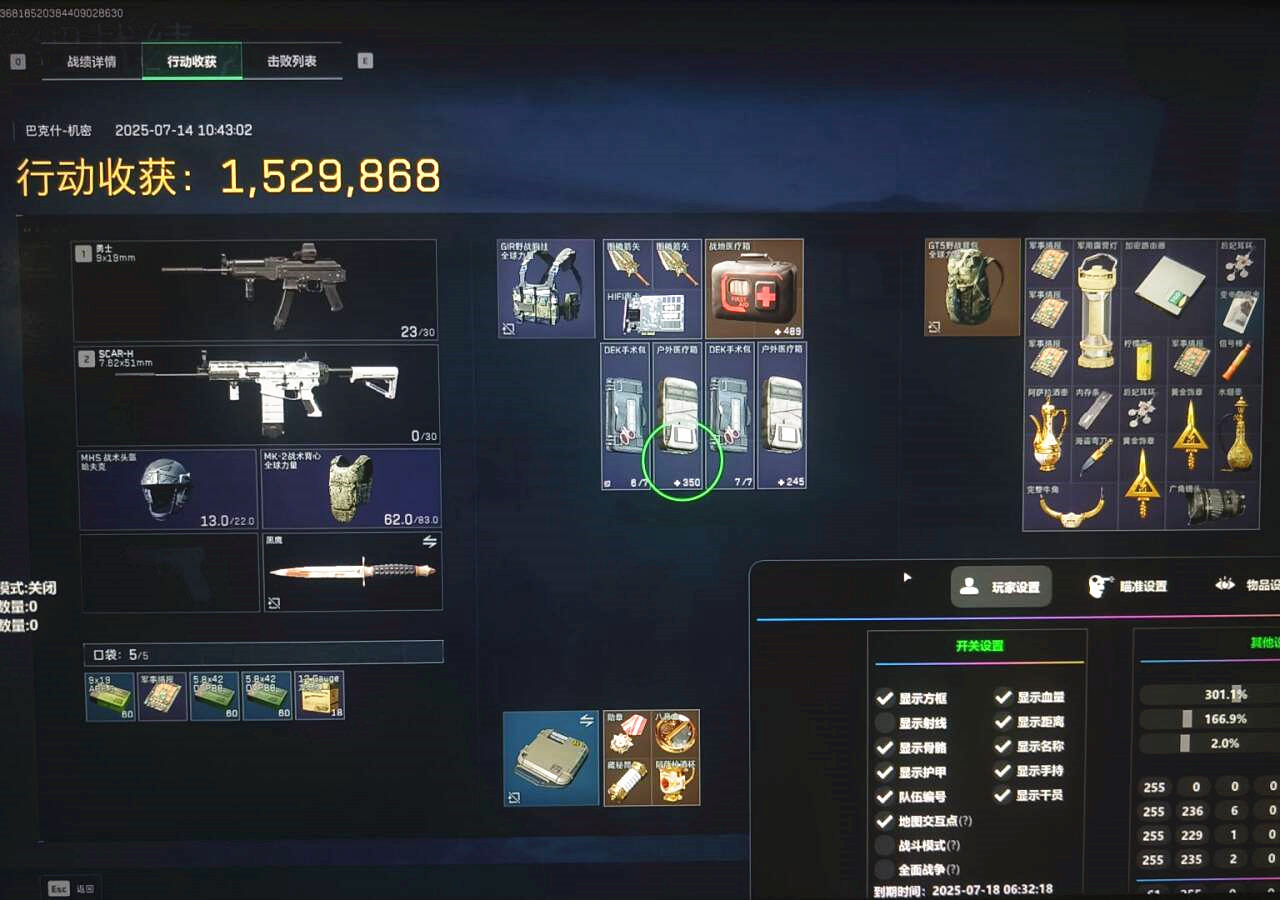Select the 12 Gauge ammo box in pockets
Image resolution: width=1280 pixels, height=900 pixels.
(x=319, y=696)
